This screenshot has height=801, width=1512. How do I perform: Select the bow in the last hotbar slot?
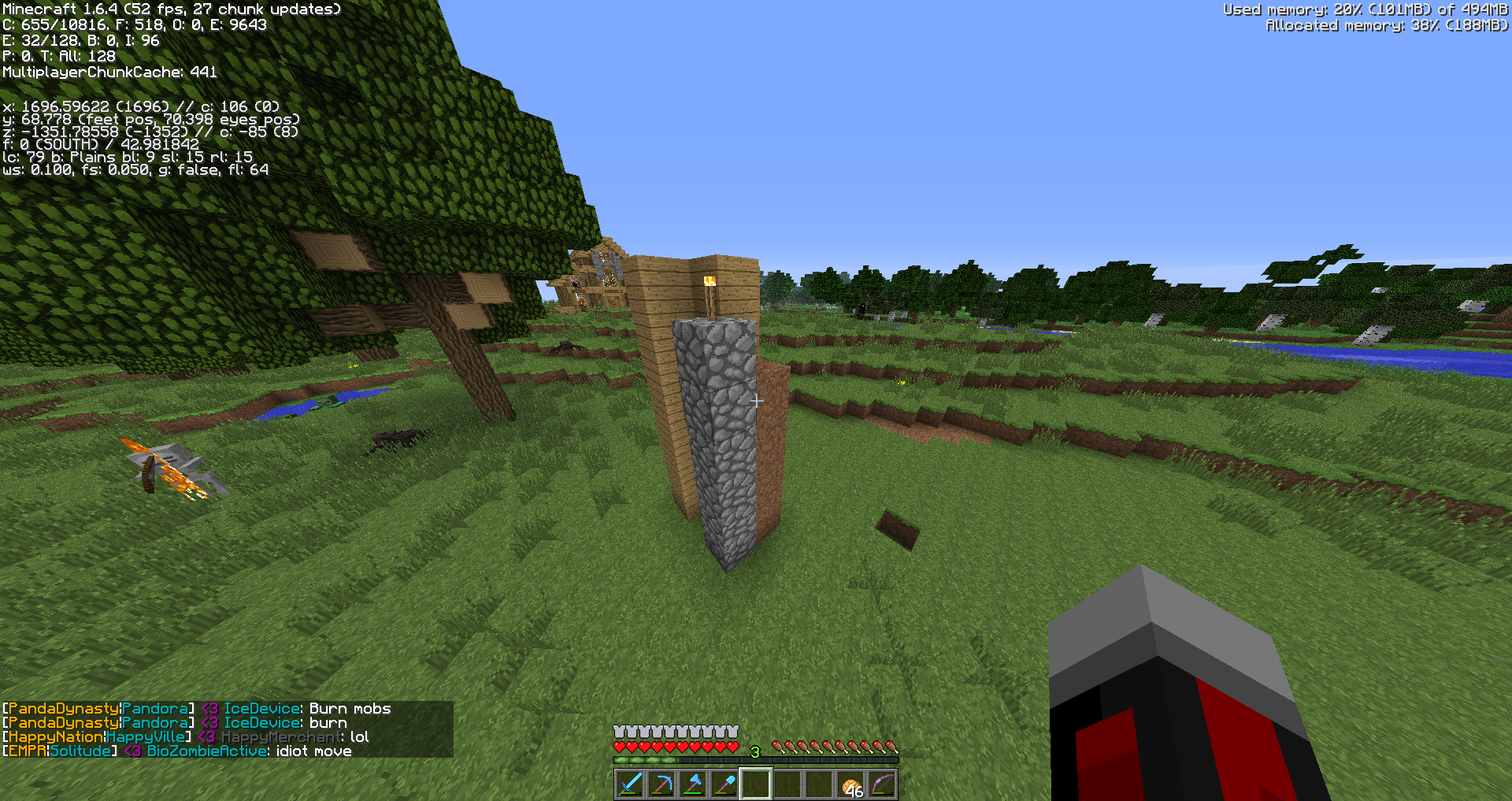pyautogui.click(x=883, y=784)
